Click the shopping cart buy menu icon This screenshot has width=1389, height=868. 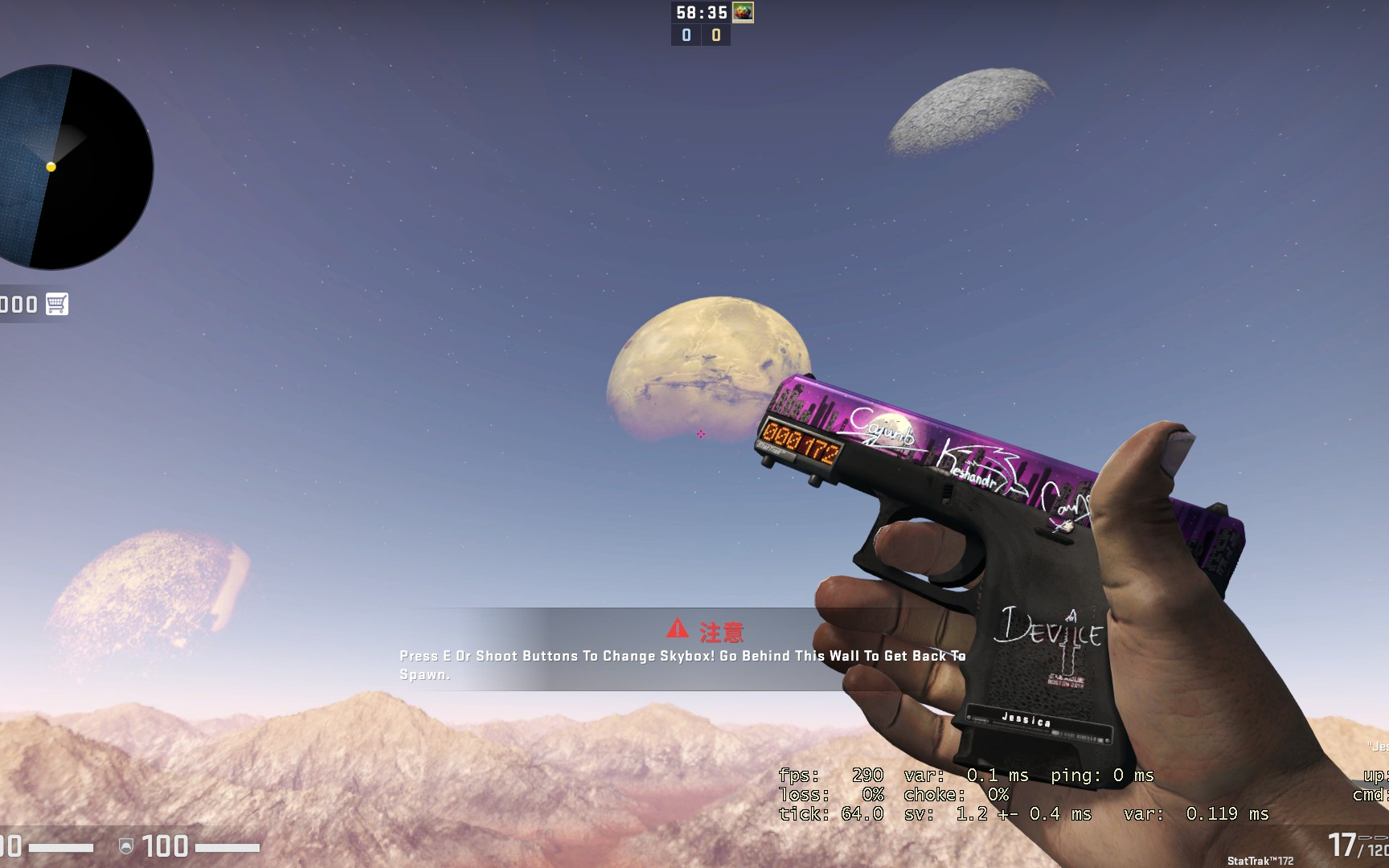[56, 305]
